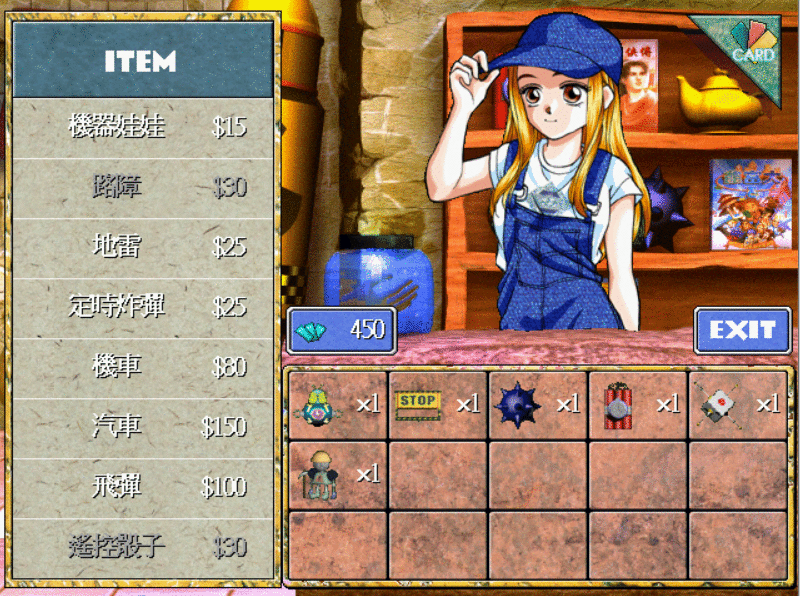The height and width of the screenshot is (596, 800).
Task: Purchase the 機車 for $80
Action: tap(142, 367)
